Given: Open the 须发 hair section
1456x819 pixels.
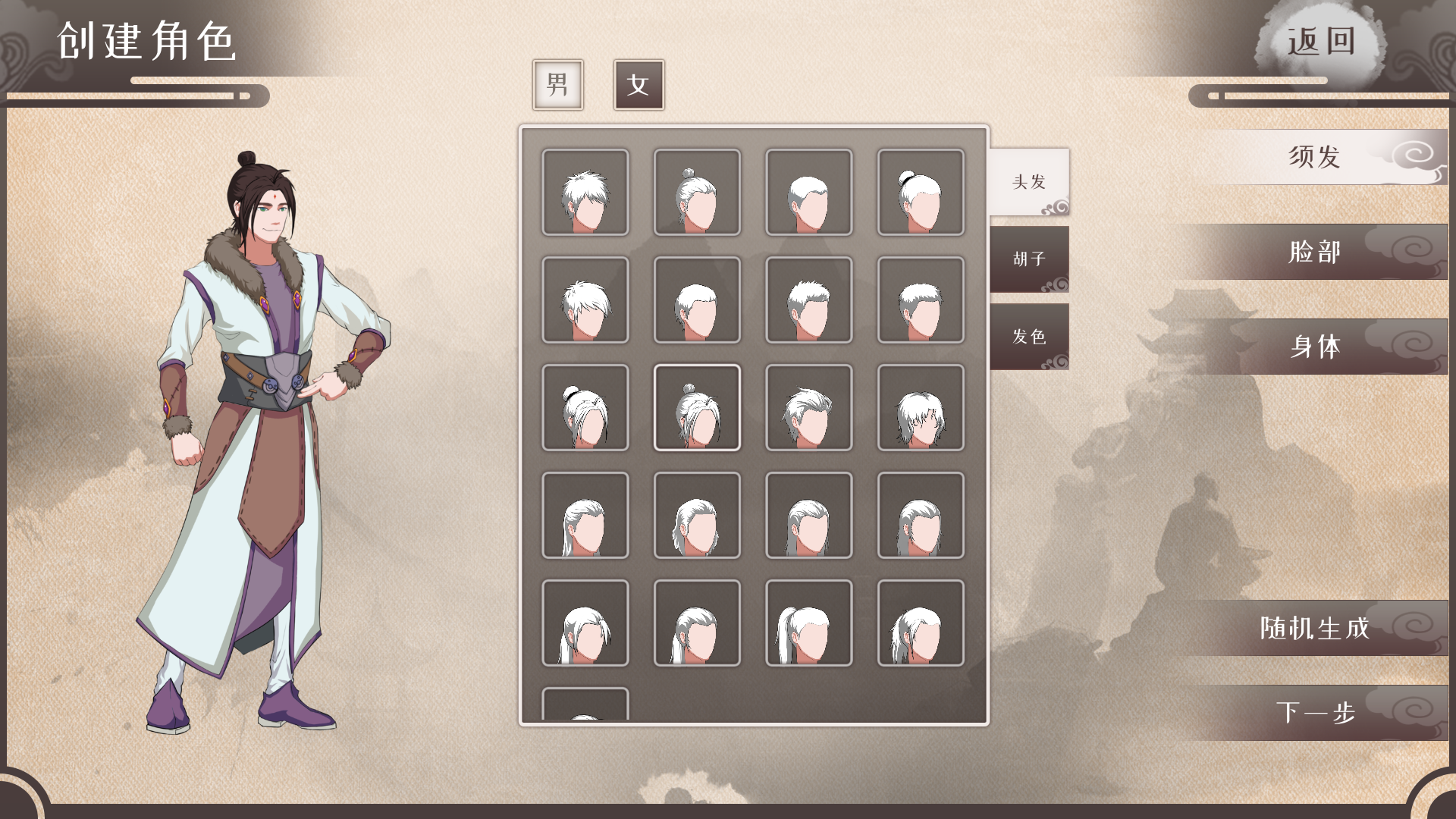Looking at the screenshot, I should (1315, 157).
